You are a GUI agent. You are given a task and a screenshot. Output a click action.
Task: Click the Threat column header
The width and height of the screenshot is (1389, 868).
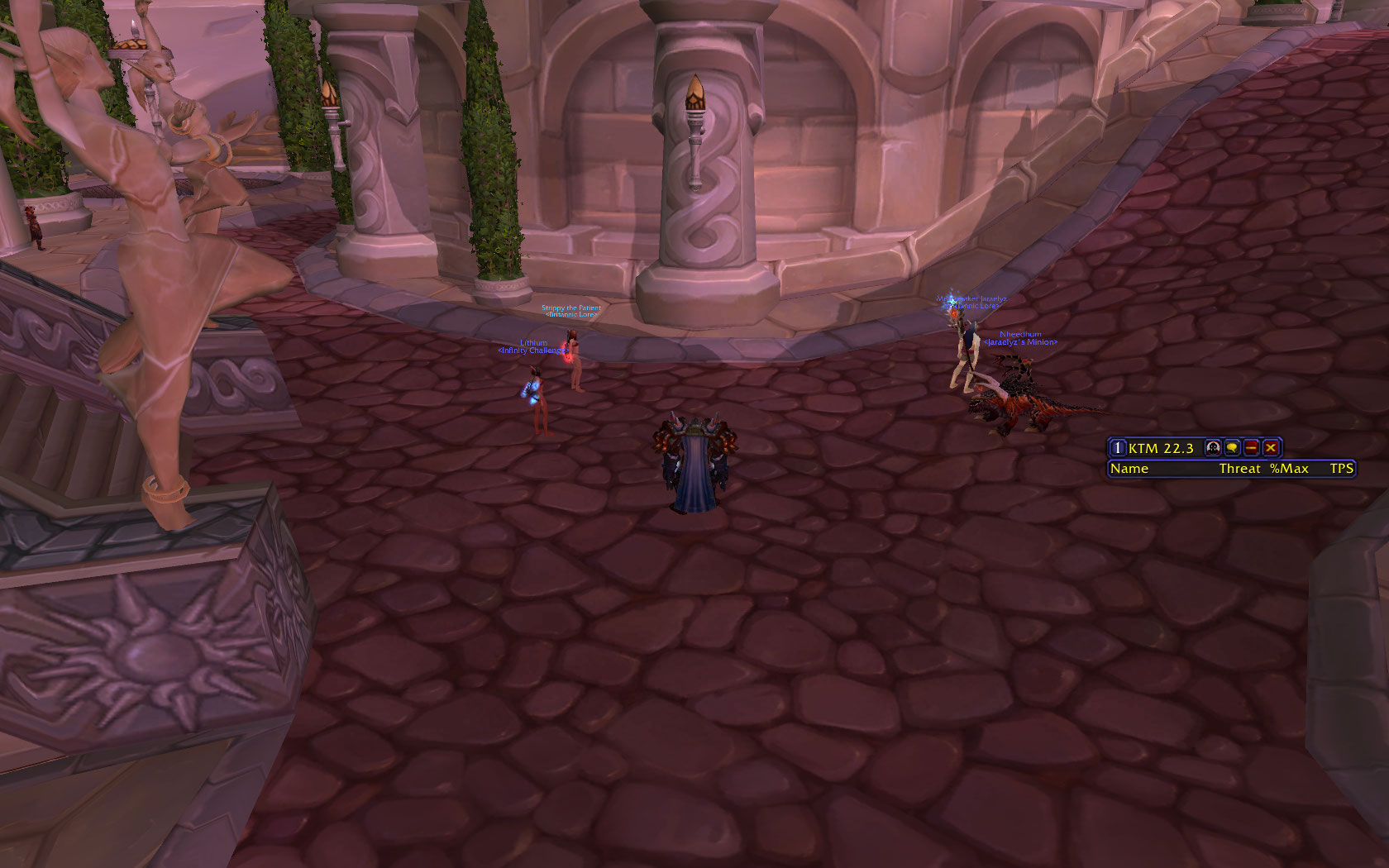(1239, 469)
